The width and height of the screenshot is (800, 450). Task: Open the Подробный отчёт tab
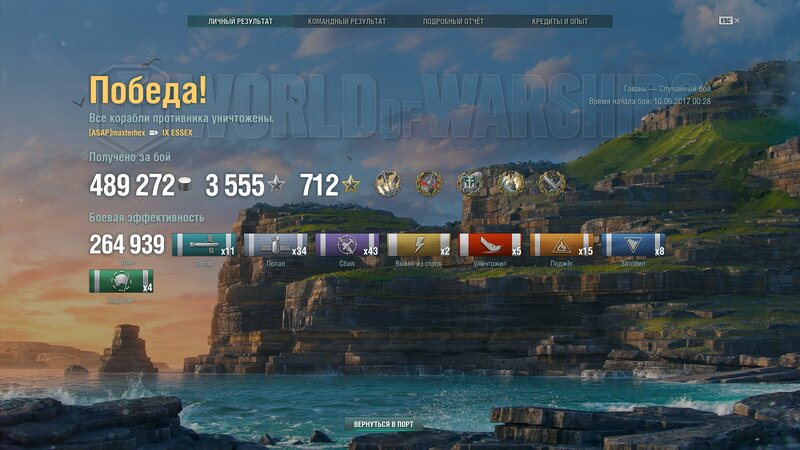point(453,21)
